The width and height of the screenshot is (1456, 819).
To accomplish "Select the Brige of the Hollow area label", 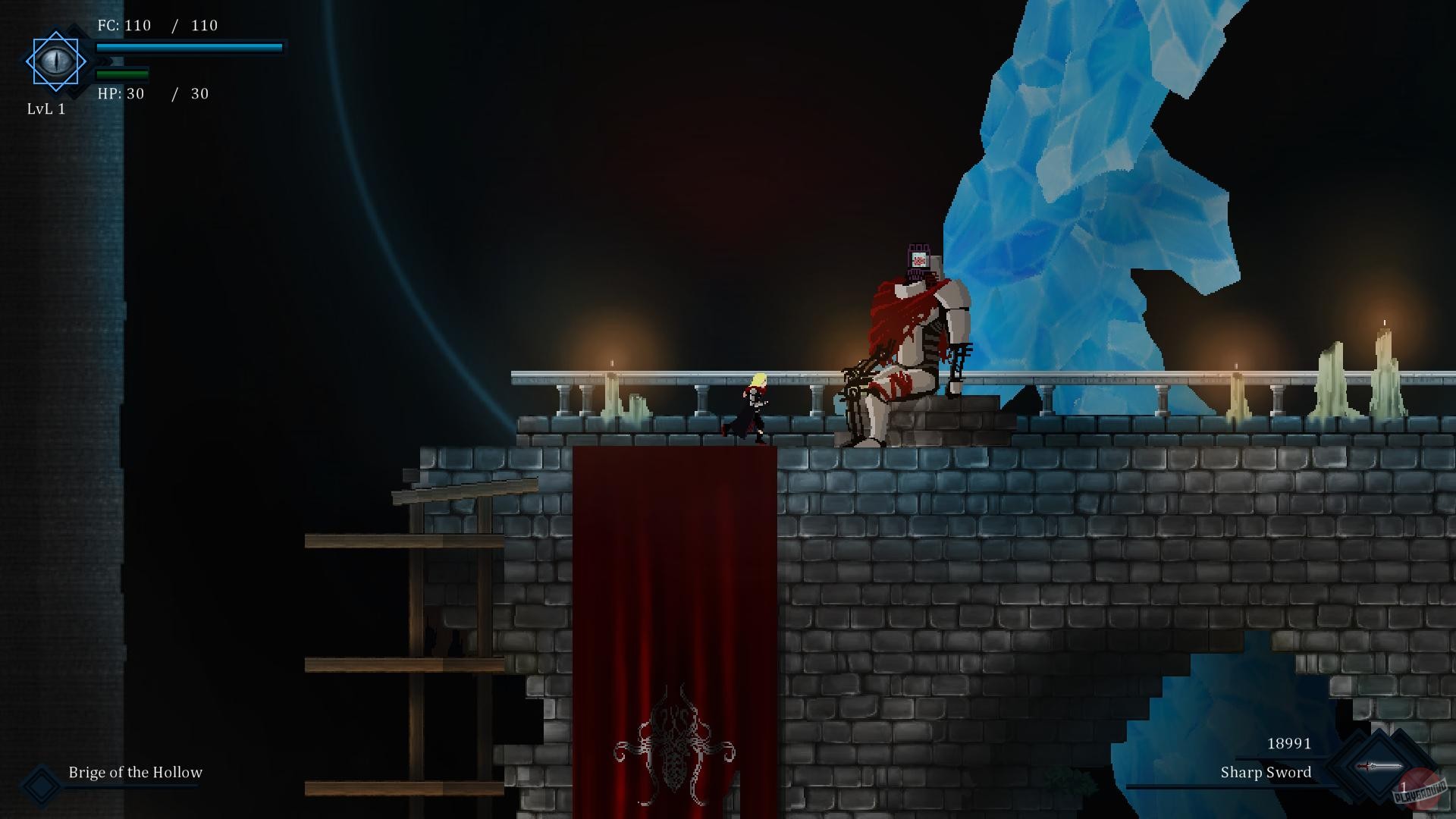I will pyautogui.click(x=135, y=773).
